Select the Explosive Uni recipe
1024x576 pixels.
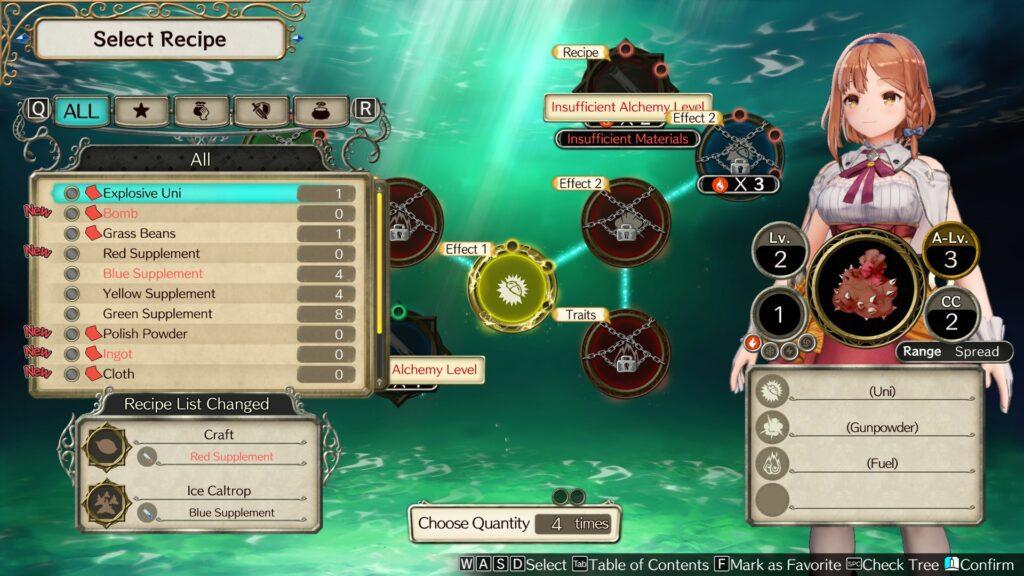pos(200,193)
